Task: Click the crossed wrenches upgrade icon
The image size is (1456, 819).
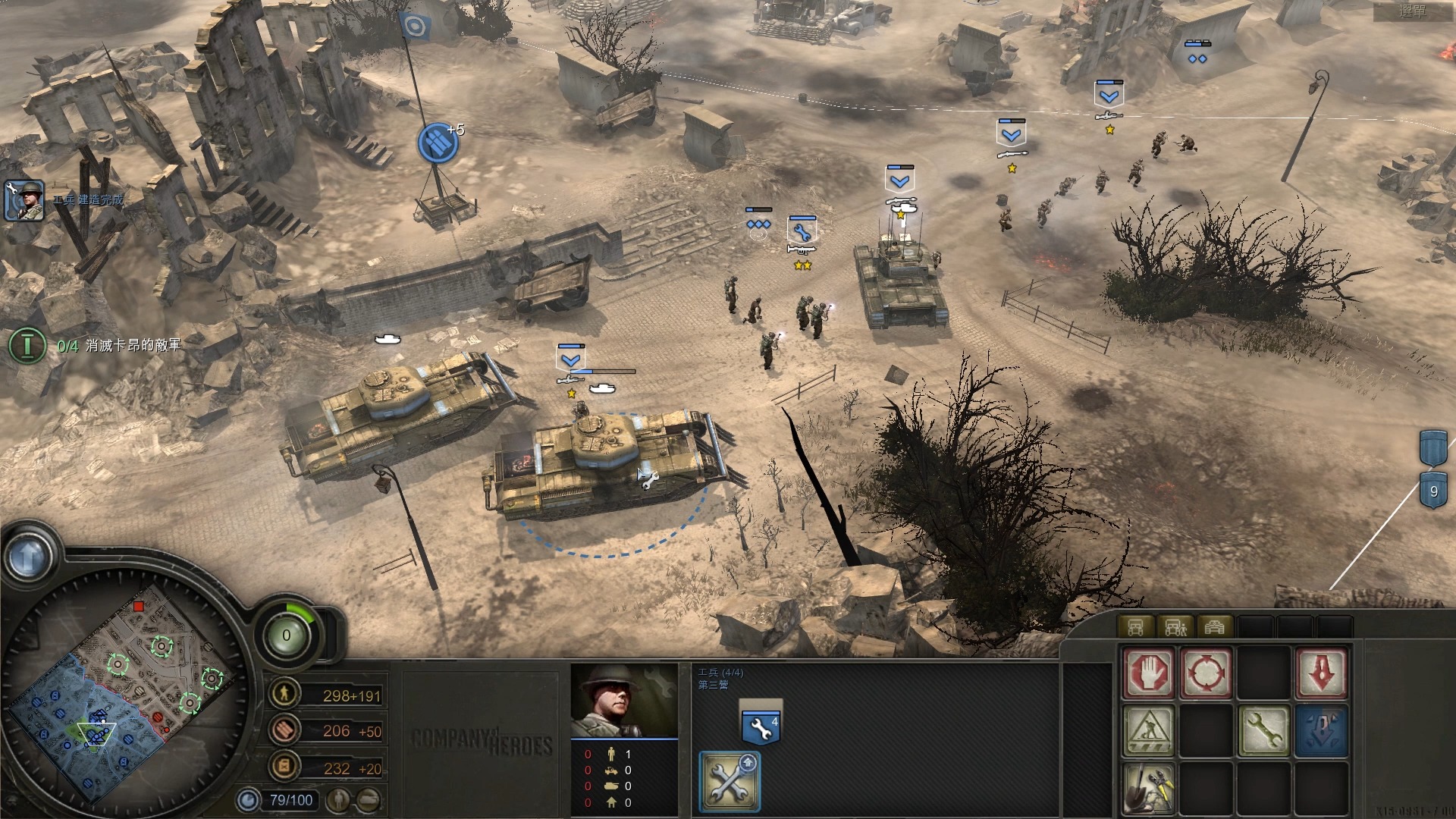Action: point(729,781)
